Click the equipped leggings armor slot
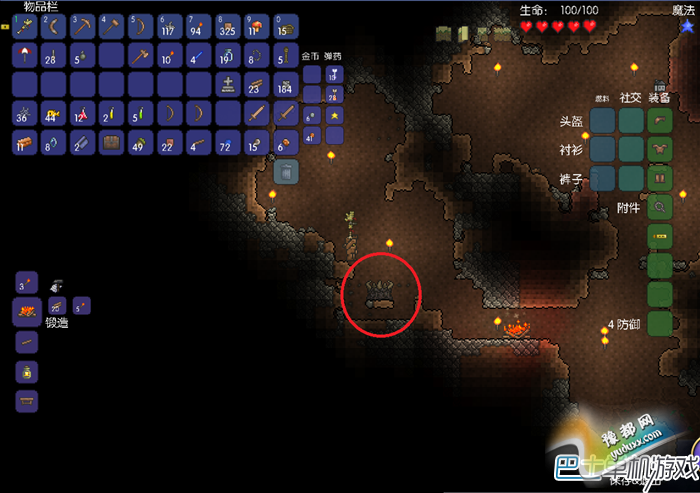700x493 pixels. pyautogui.click(x=659, y=179)
